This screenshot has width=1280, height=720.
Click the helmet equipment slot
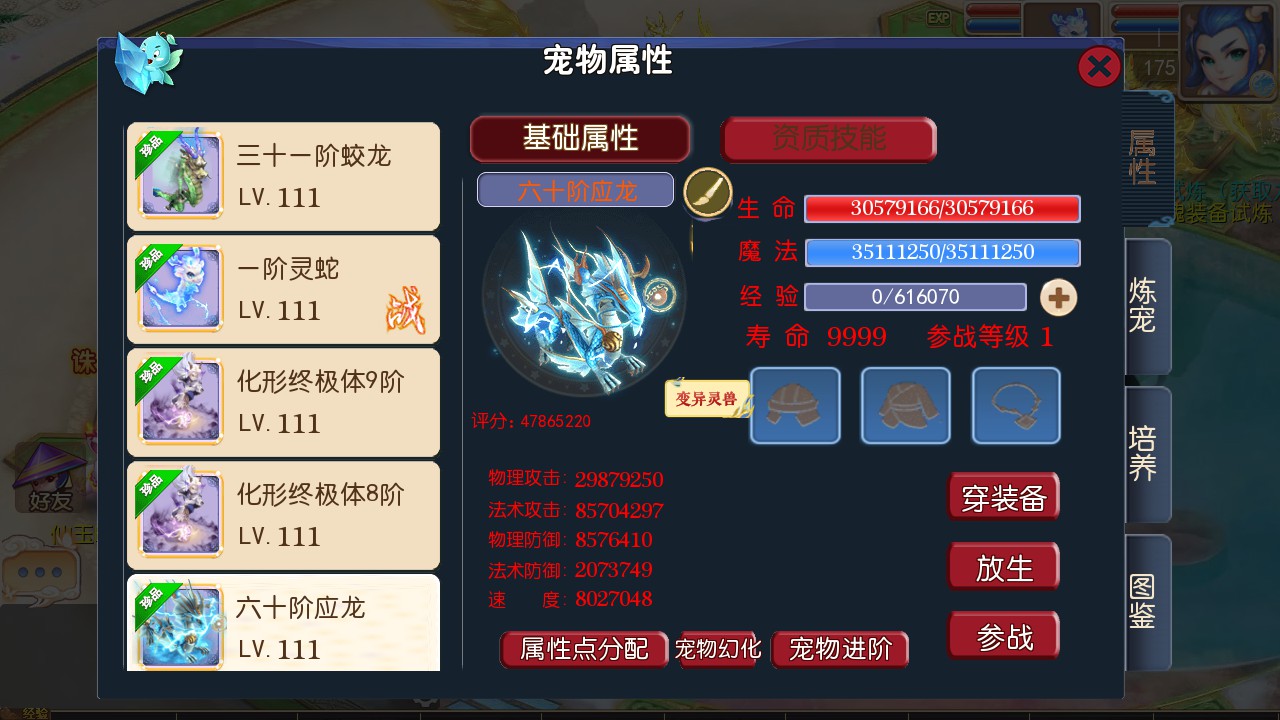coord(795,406)
